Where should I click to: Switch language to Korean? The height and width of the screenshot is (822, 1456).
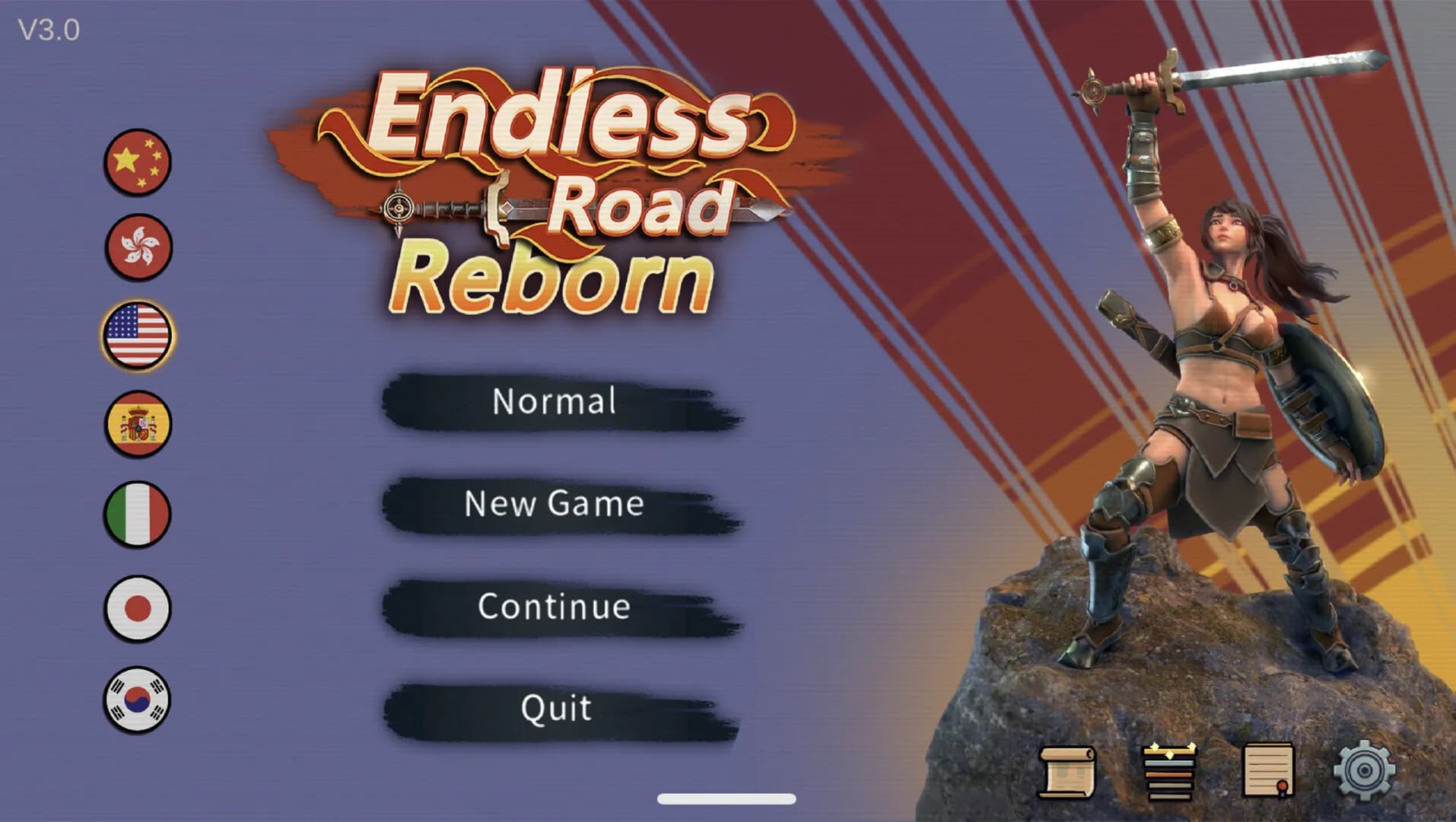[137, 700]
